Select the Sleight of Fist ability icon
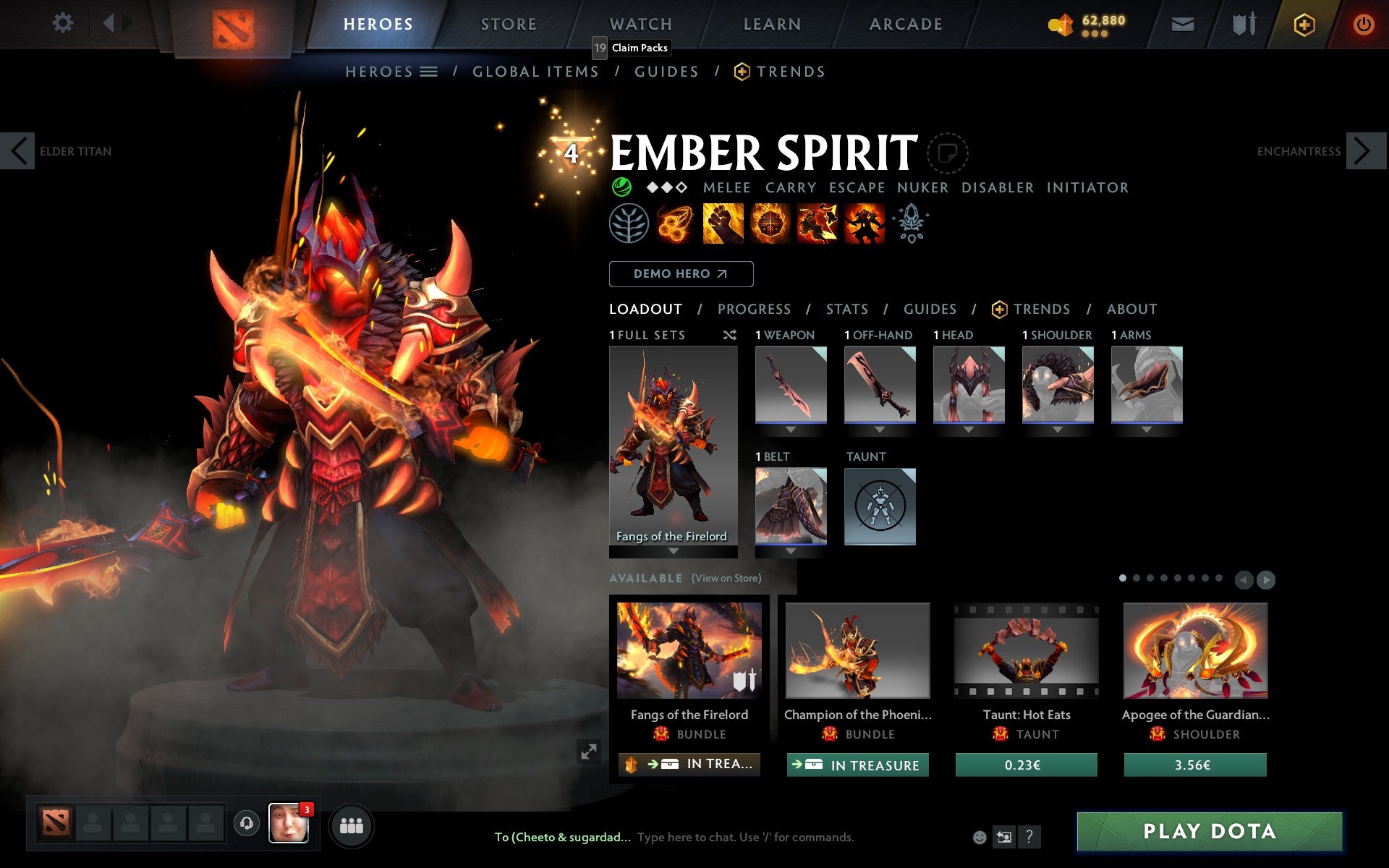The height and width of the screenshot is (868, 1389). click(722, 224)
